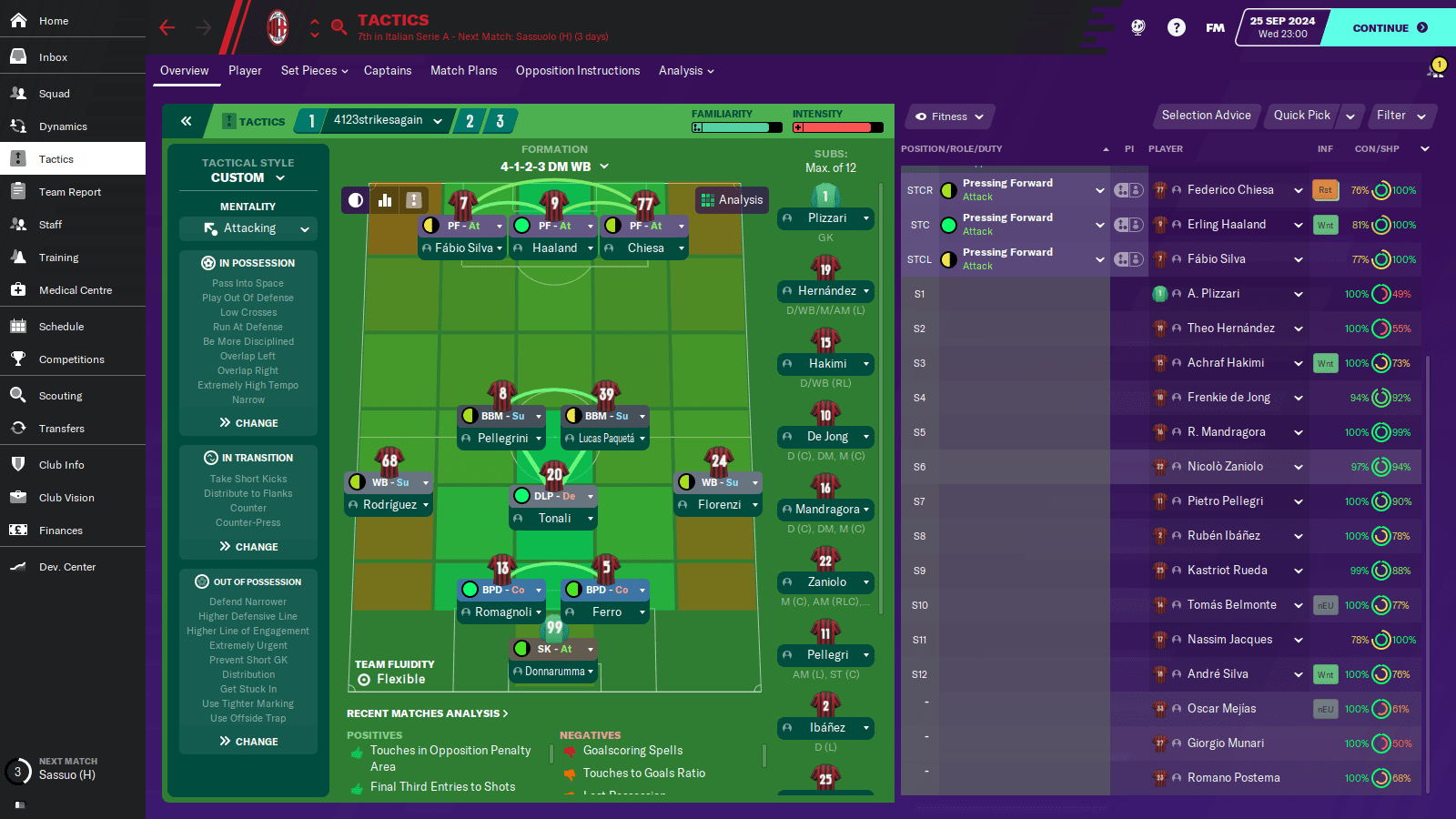The height and width of the screenshot is (819, 1456).
Task: Select Erling Haaland in the player list
Action: tap(1226, 225)
